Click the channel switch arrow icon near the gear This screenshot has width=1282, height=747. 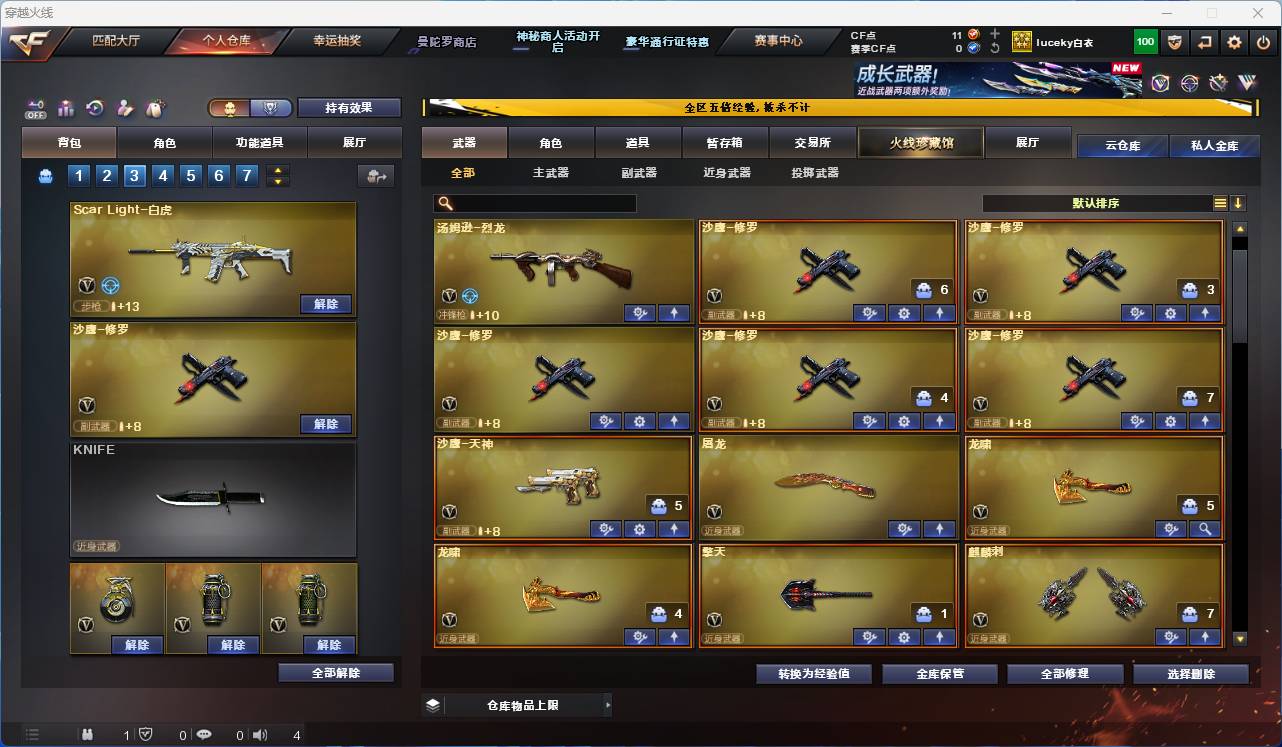coord(1203,41)
